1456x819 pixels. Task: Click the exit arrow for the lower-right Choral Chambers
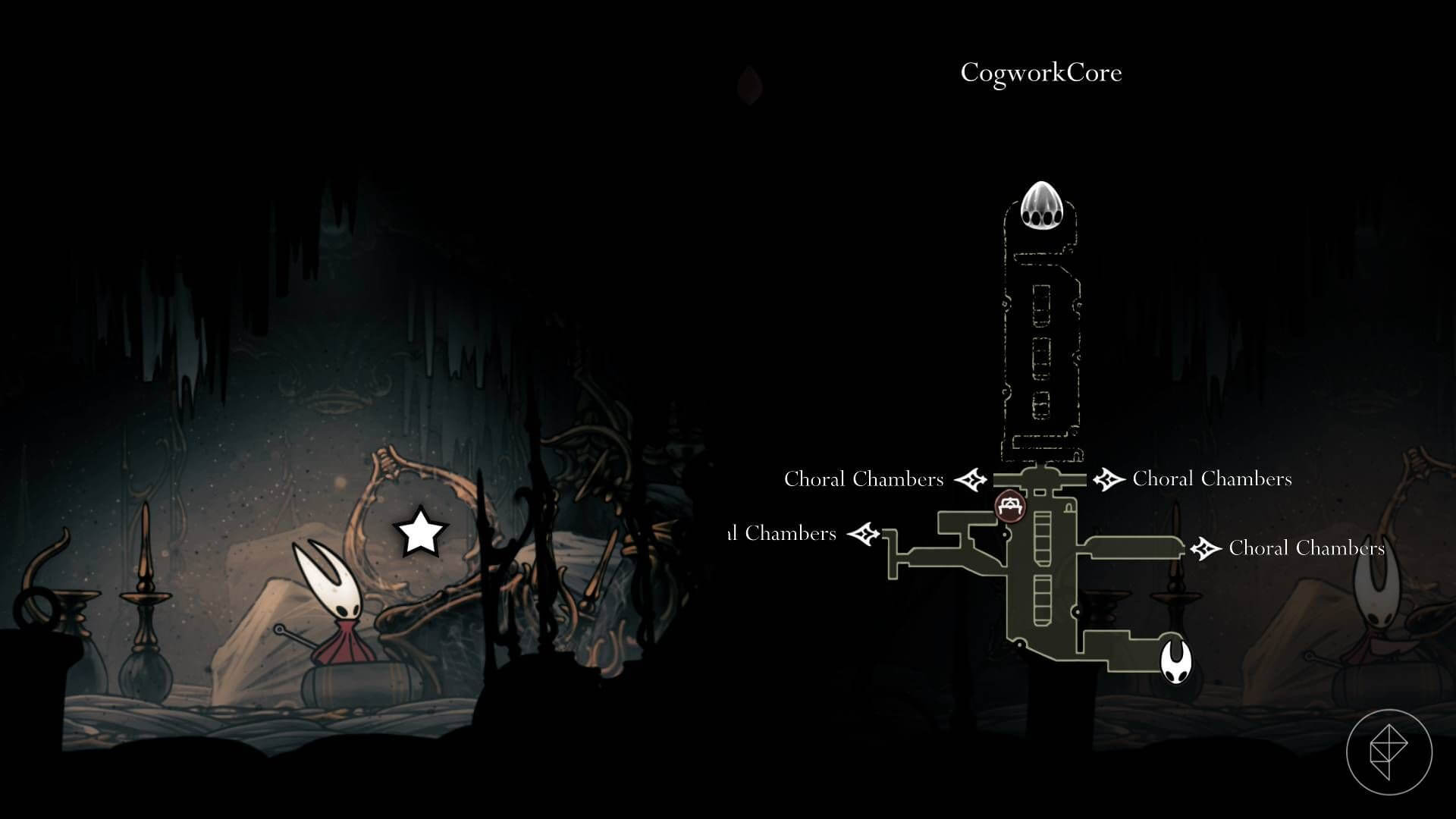pos(1204,547)
